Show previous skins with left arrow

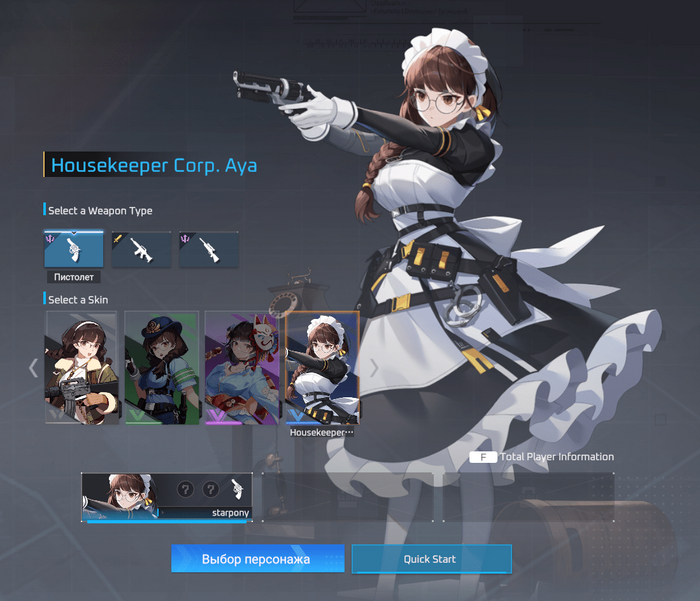pyautogui.click(x=33, y=368)
